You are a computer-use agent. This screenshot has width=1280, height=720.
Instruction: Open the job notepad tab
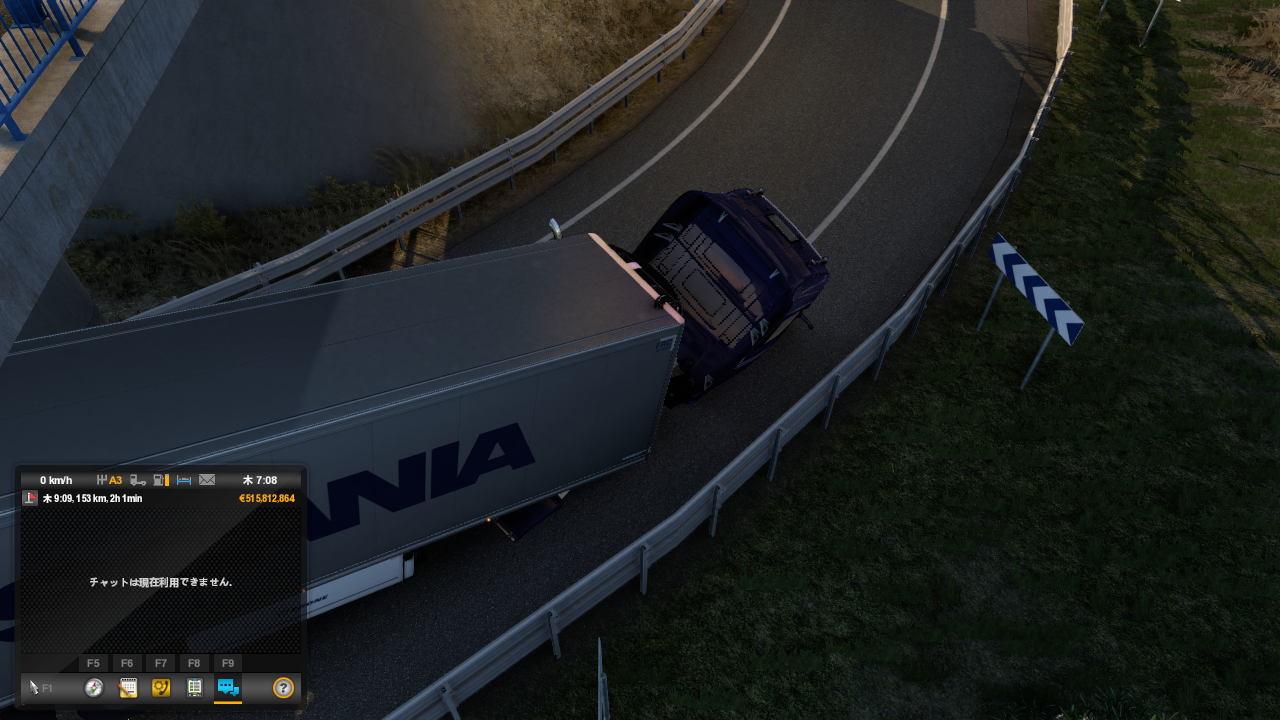pos(128,687)
